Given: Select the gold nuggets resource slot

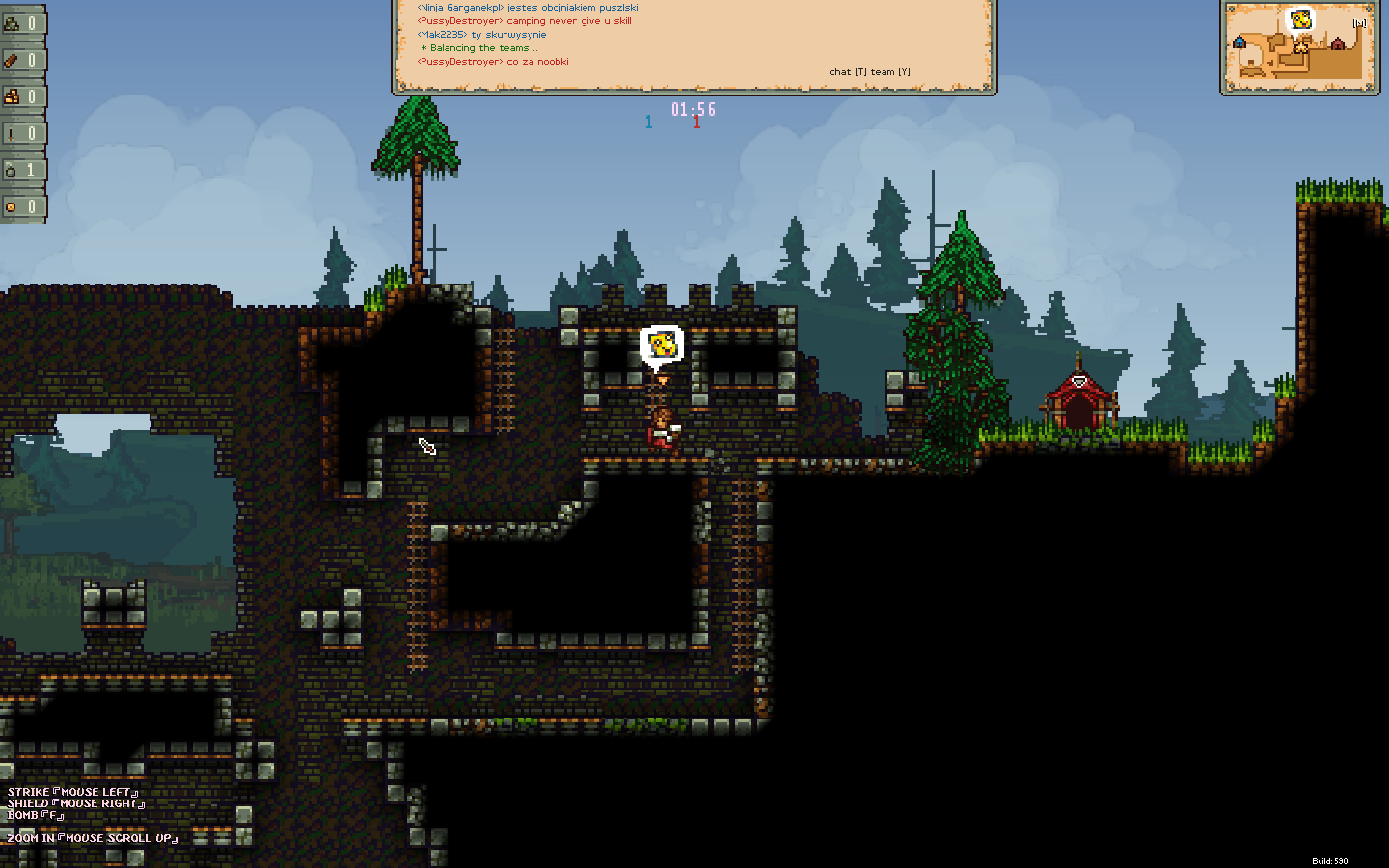Looking at the screenshot, I should [21, 96].
